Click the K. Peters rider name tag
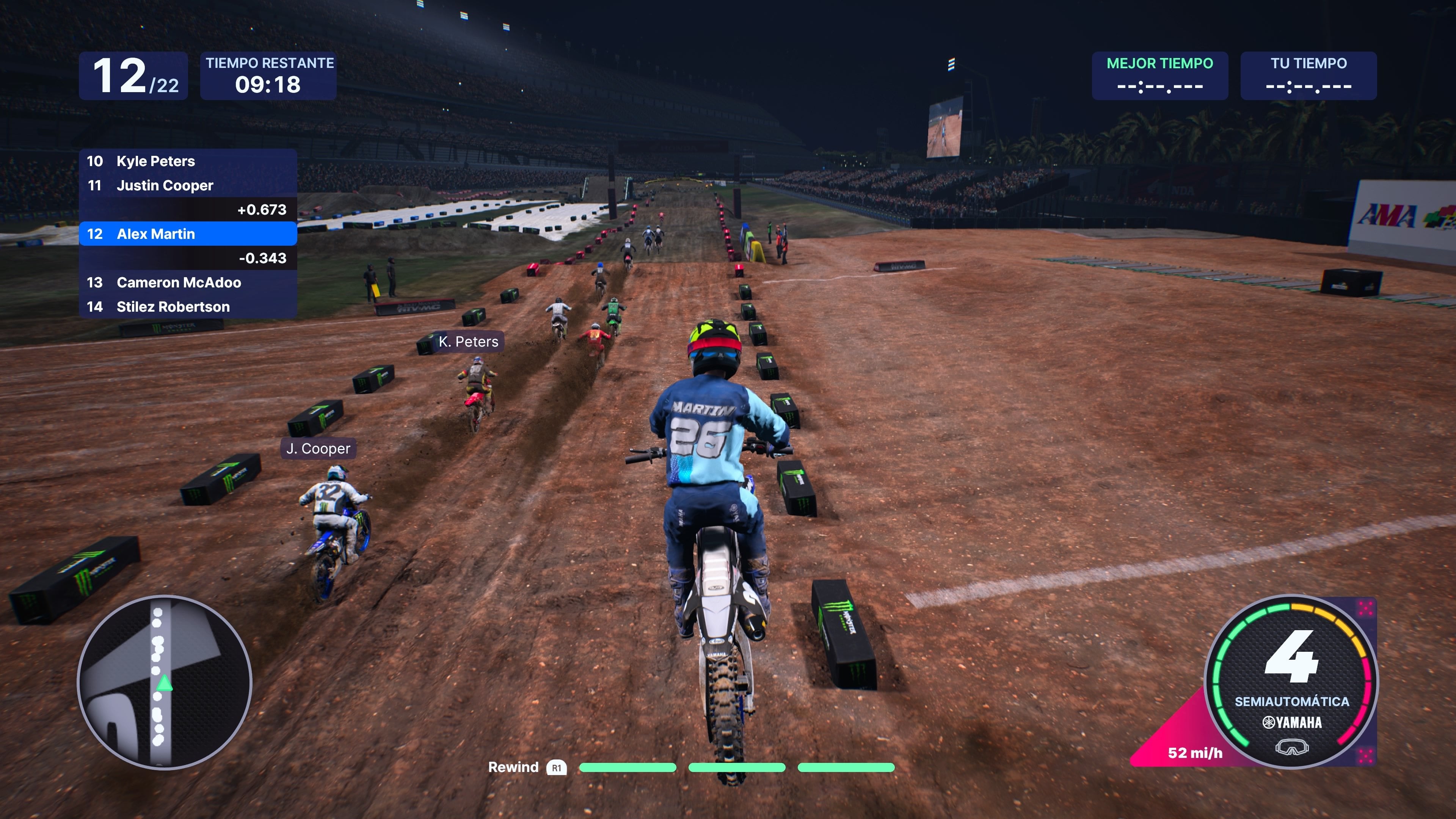The height and width of the screenshot is (819, 1456). [469, 342]
